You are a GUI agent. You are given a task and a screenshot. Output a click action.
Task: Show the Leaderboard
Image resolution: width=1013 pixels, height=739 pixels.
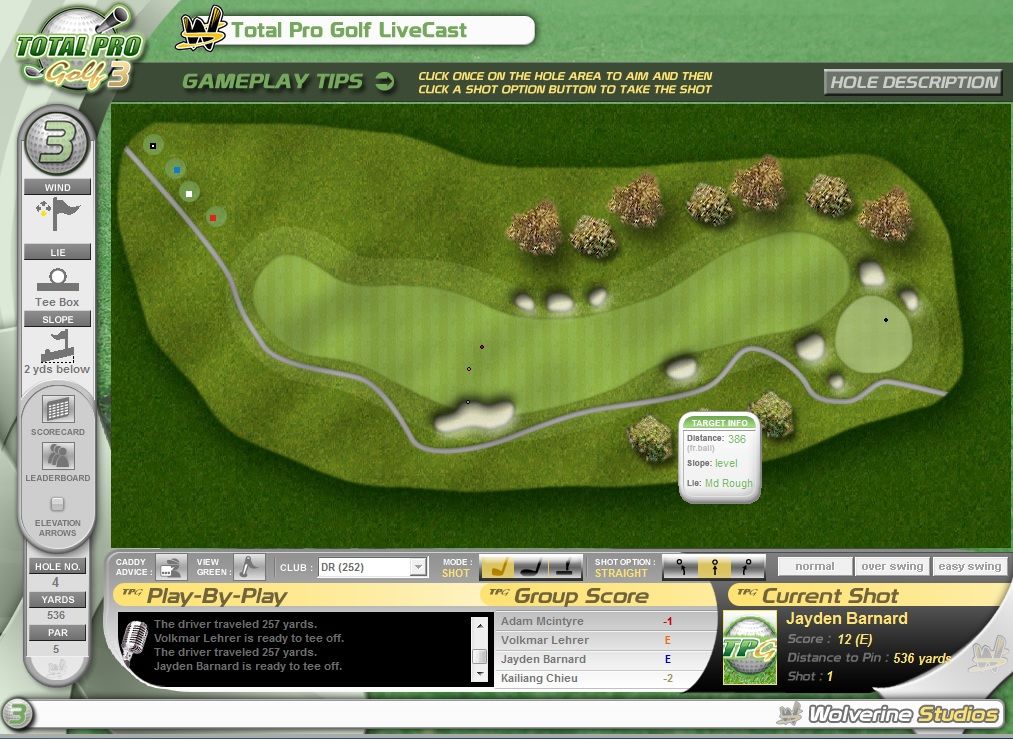tap(58, 457)
